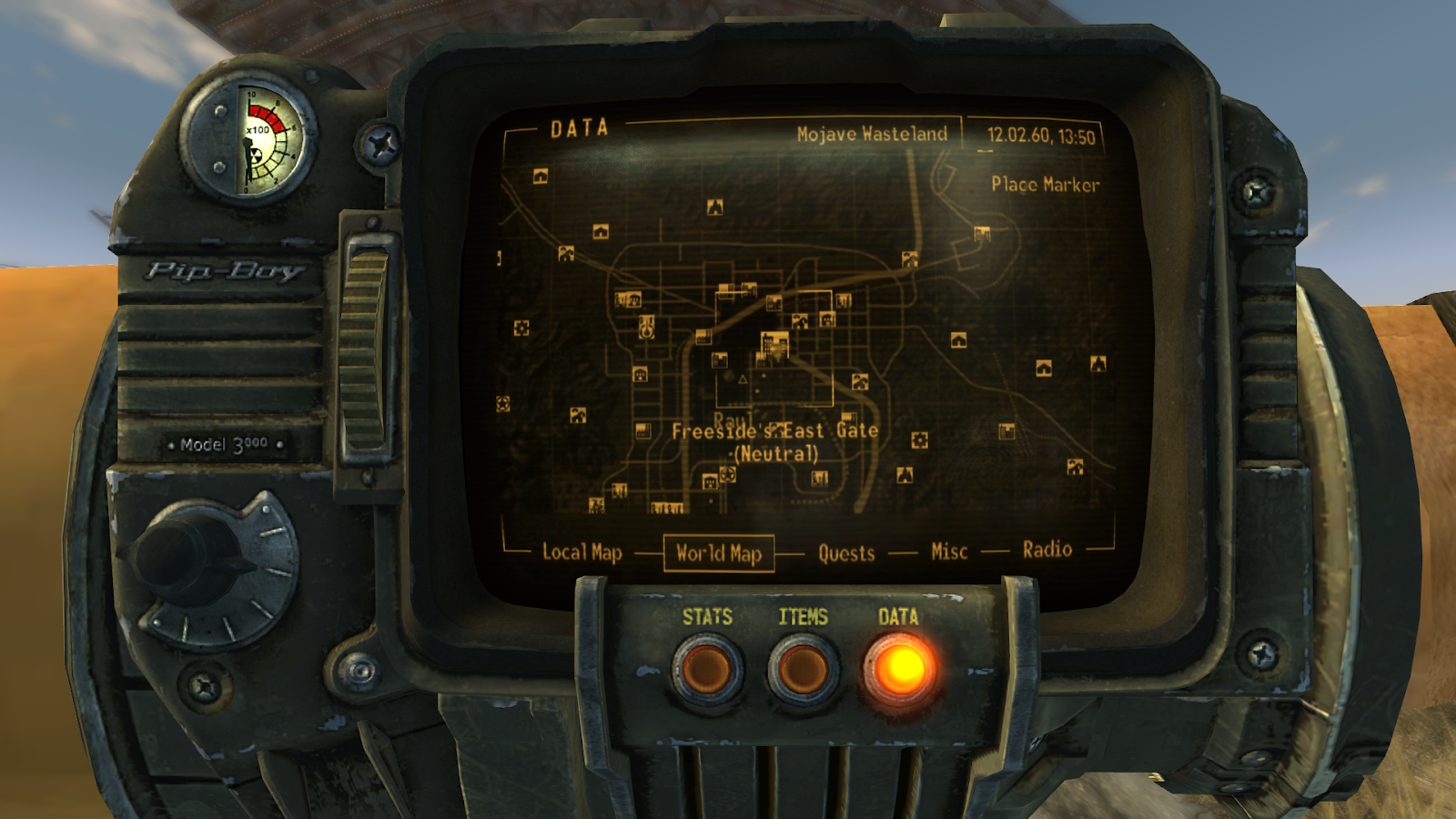Select the World Map tab
Screen dimensions: 1456x819
pyautogui.click(x=719, y=552)
